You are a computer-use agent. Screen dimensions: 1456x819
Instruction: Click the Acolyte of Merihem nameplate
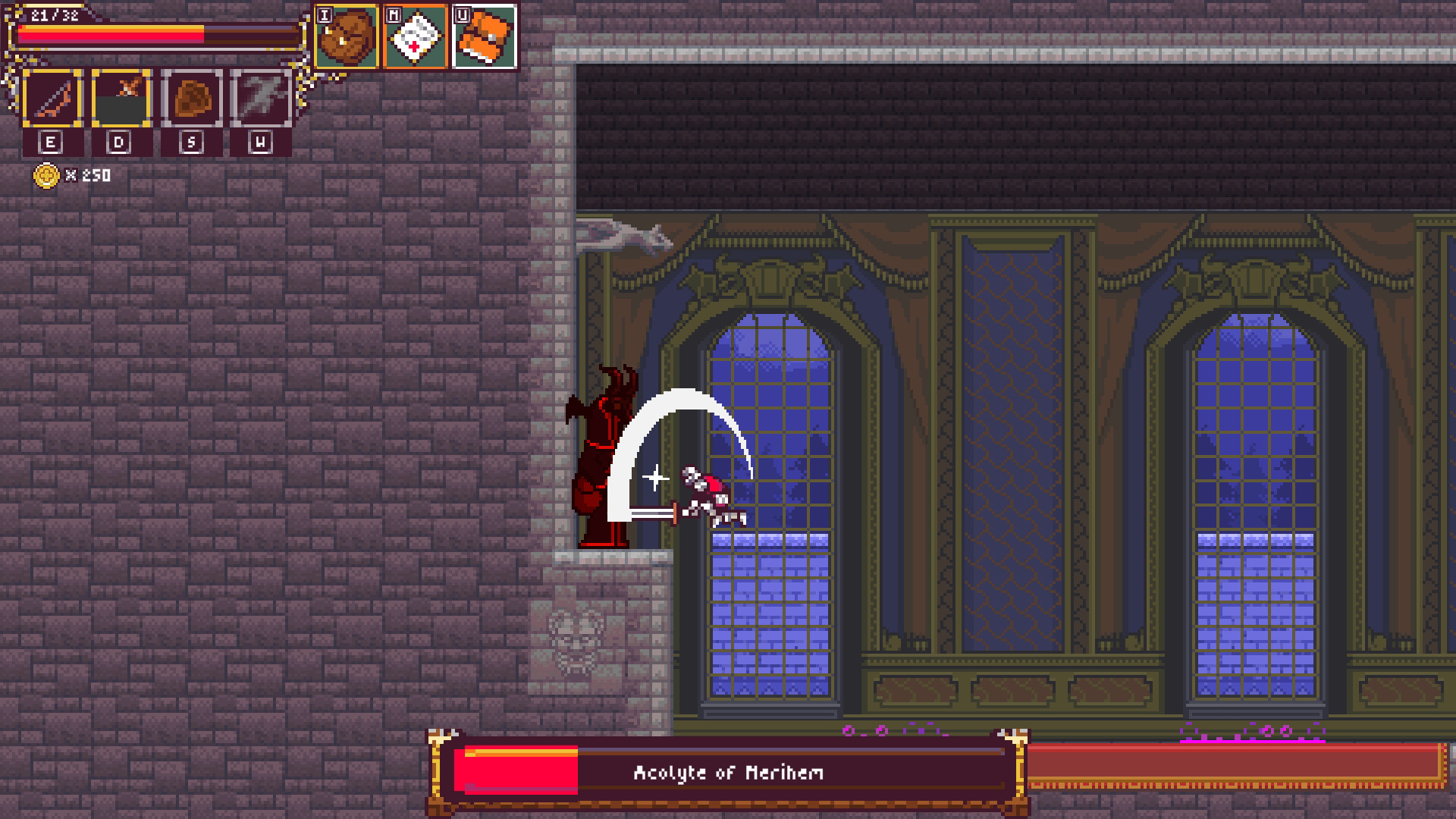[730, 773]
